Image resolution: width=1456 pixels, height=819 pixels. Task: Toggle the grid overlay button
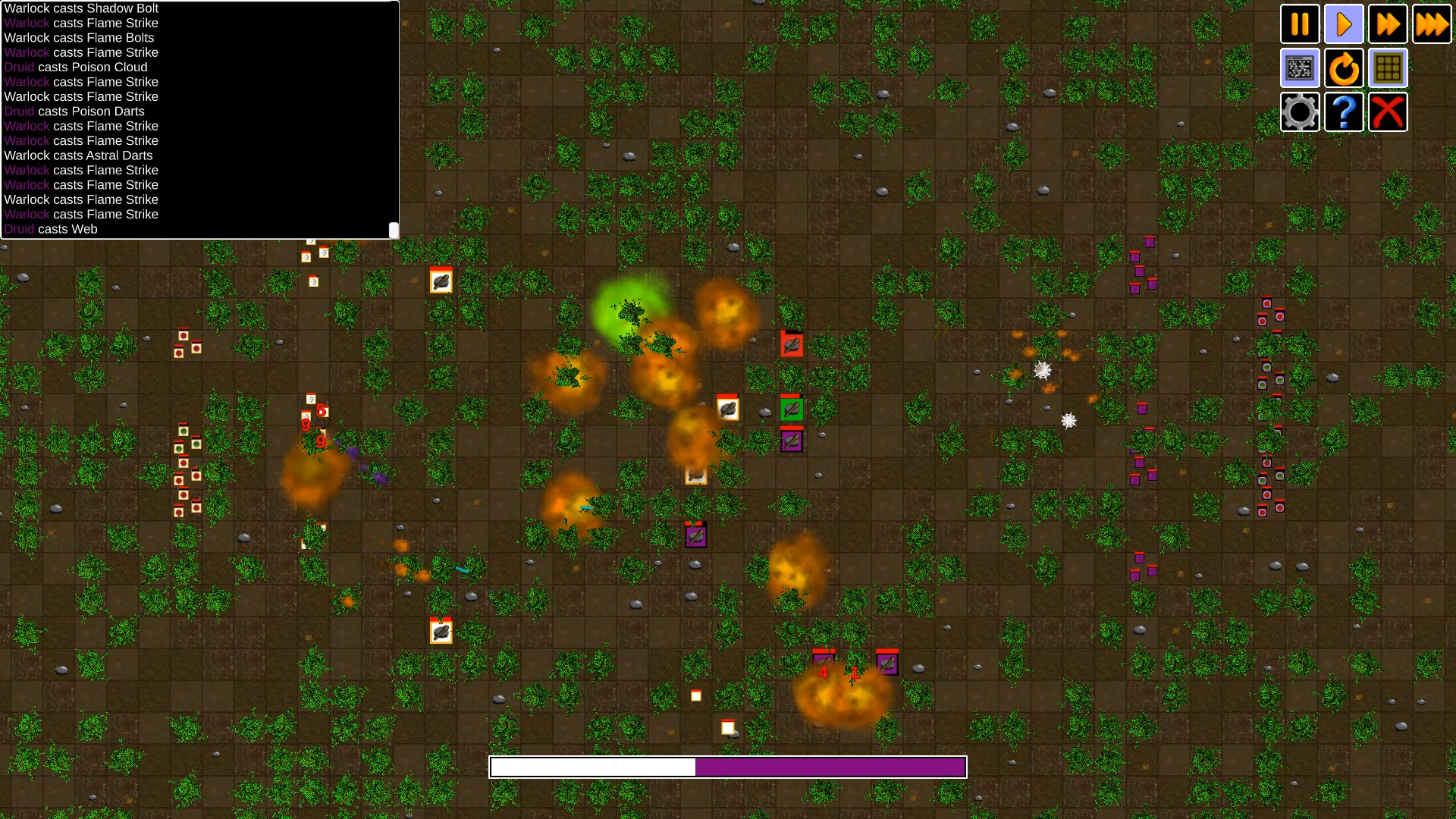click(1388, 67)
